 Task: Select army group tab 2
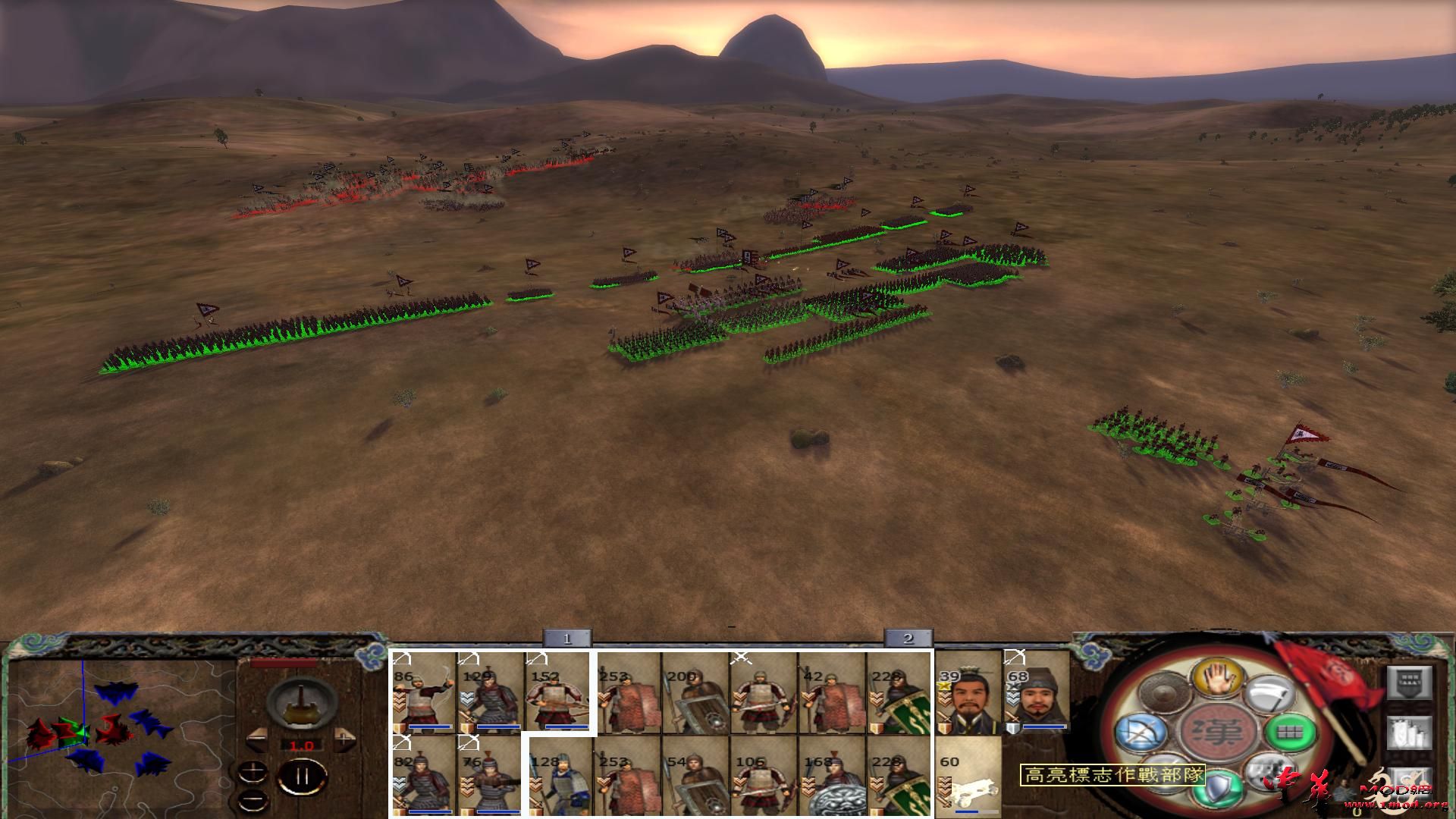coord(907,639)
